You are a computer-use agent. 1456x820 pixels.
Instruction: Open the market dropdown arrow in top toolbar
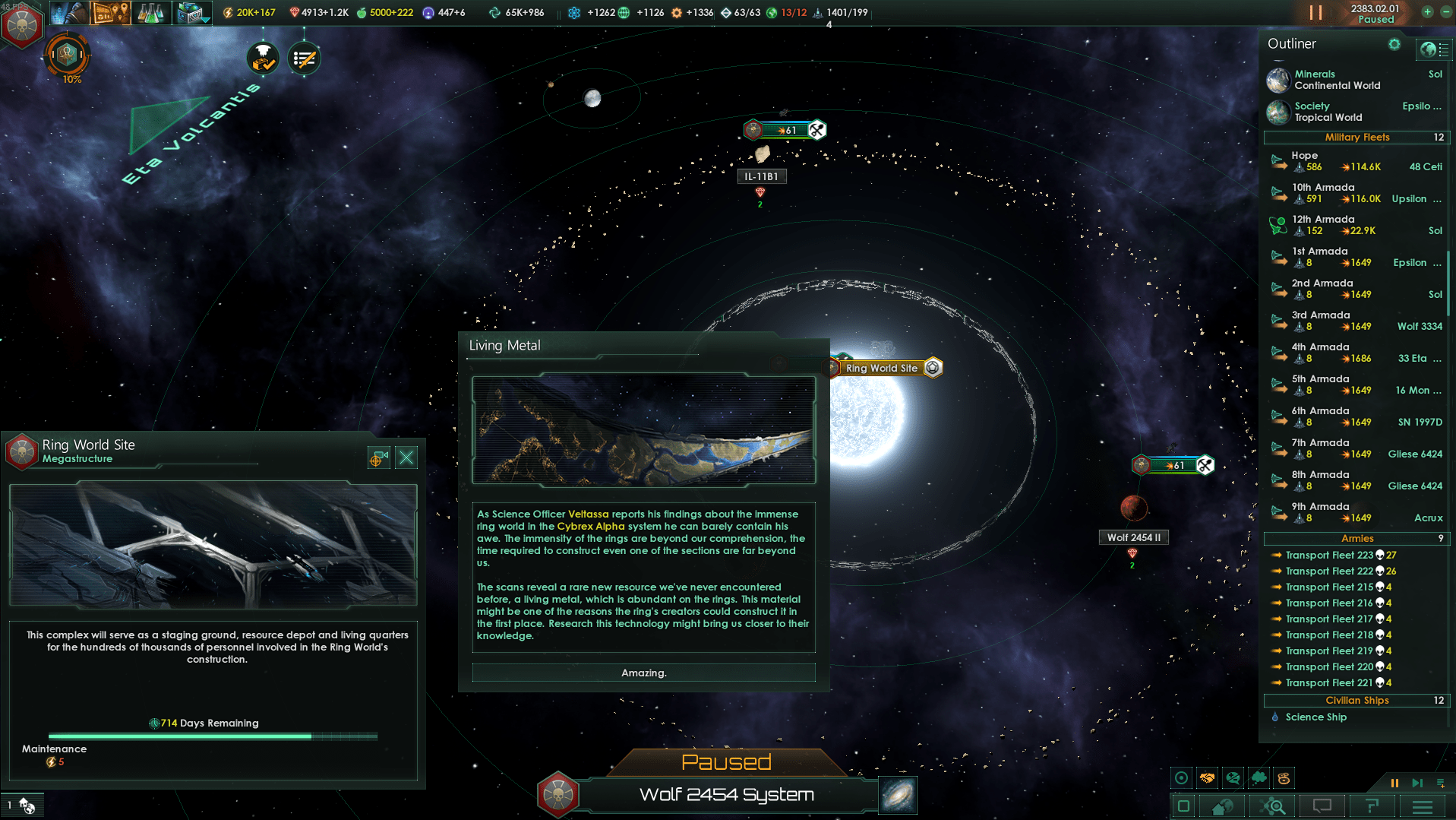click(207, 20)
